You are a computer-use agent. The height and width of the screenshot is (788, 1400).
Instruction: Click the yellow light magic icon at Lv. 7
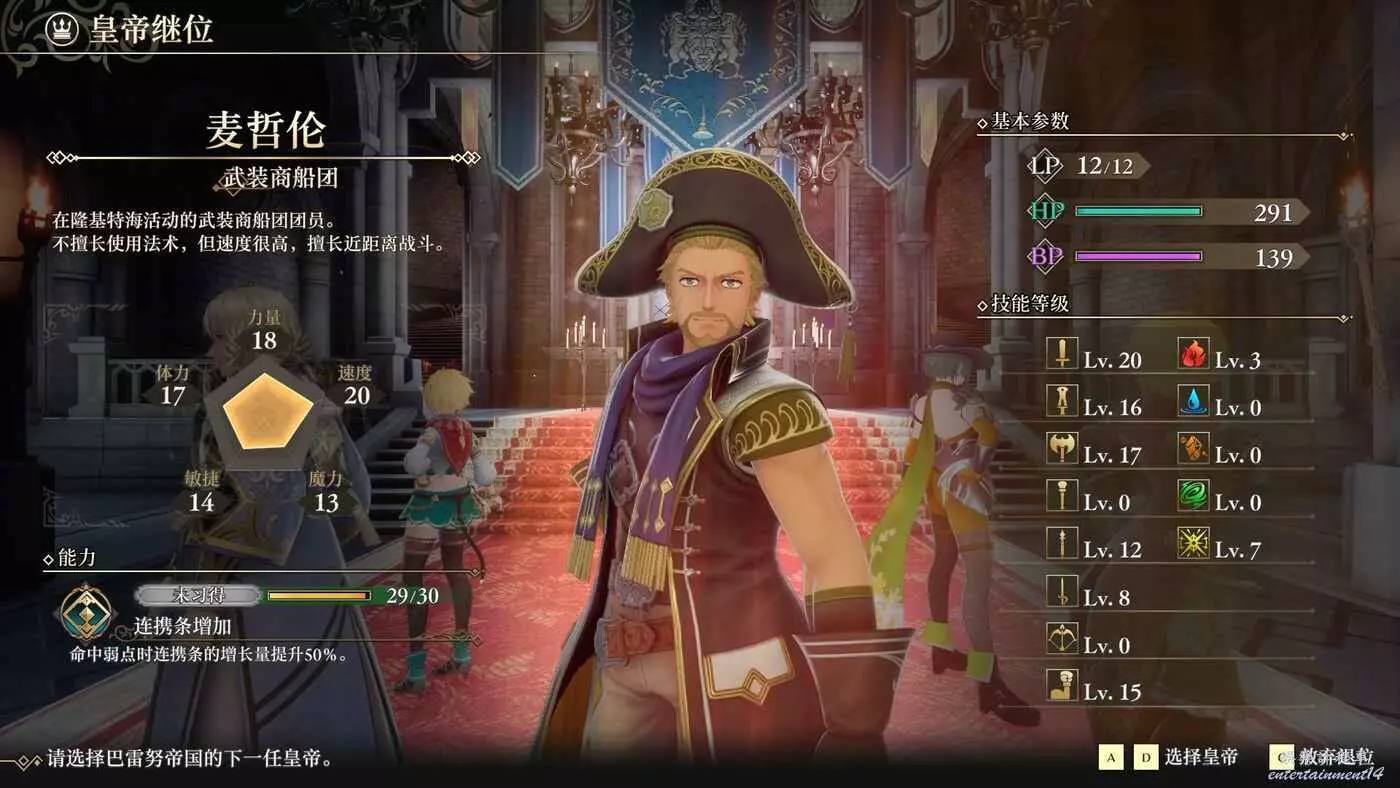click(x=1193, y=543)
